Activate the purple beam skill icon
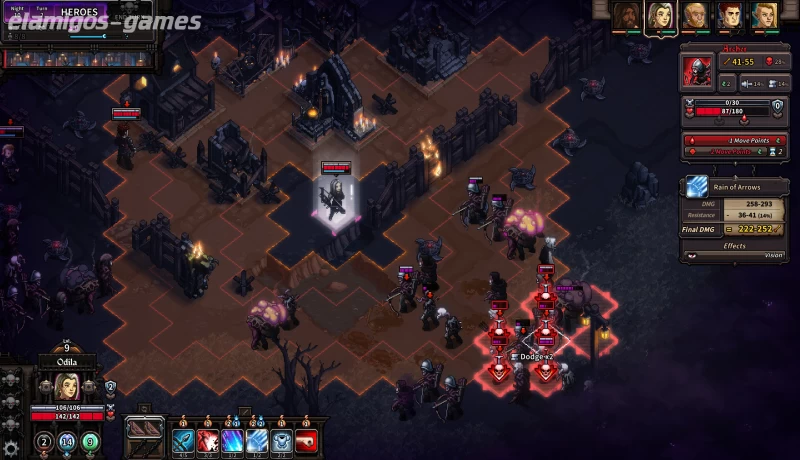This screenshot has width=800, height=460. tap(232, 440)
